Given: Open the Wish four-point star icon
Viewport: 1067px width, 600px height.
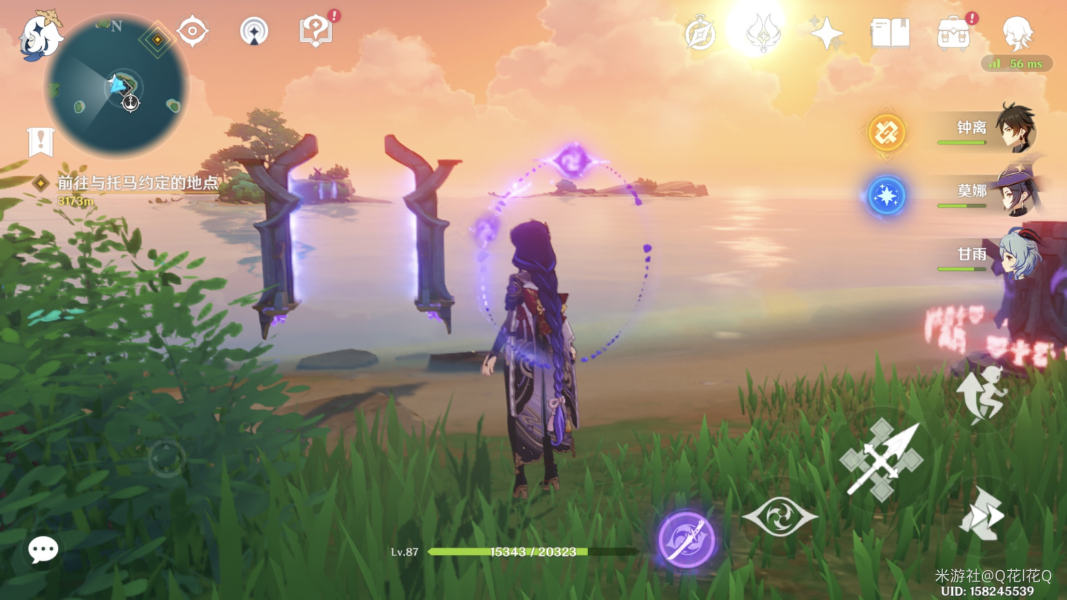Looking at the screenshot, I should click(826, 33).
